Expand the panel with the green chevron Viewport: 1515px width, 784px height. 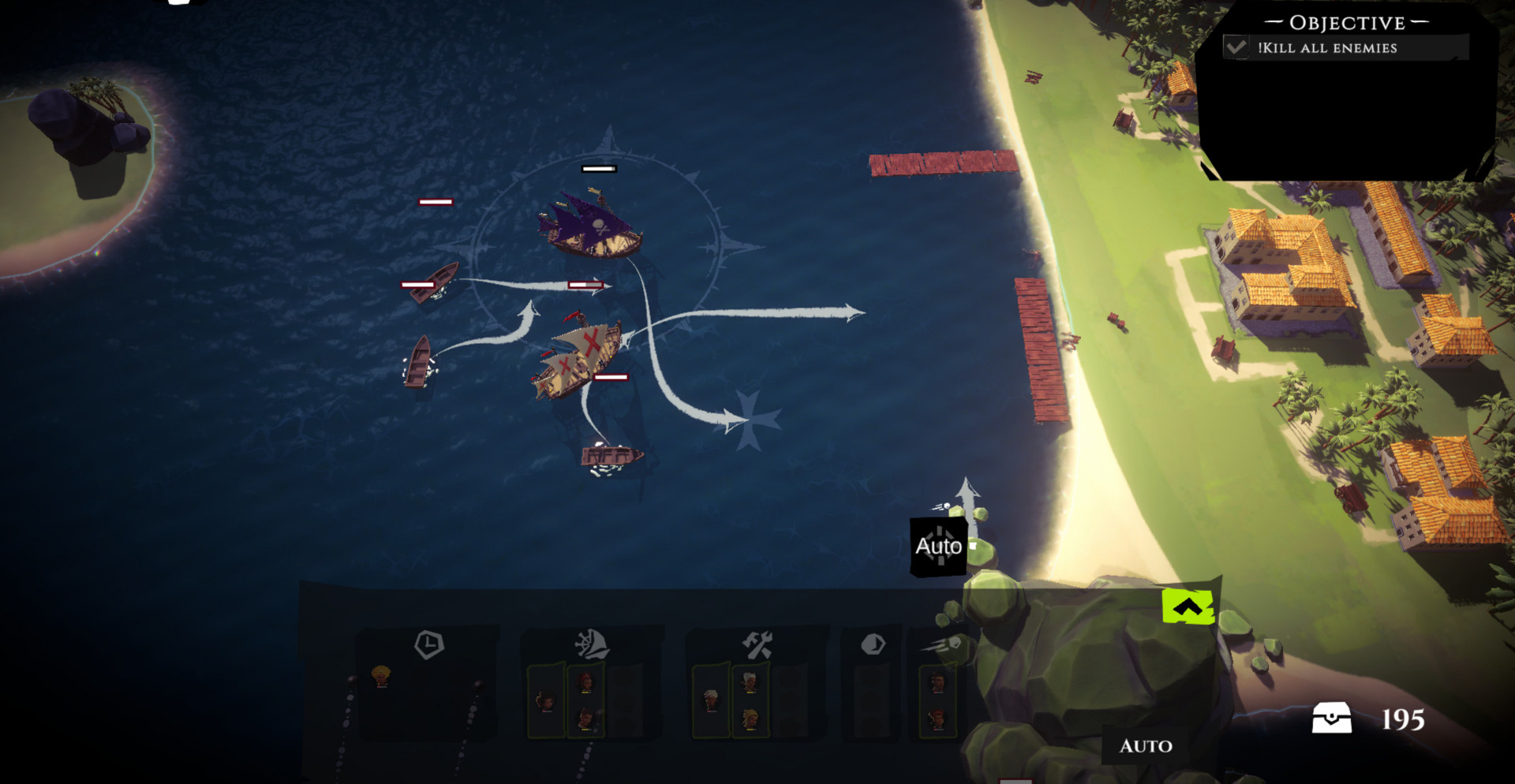point(1188,607)
